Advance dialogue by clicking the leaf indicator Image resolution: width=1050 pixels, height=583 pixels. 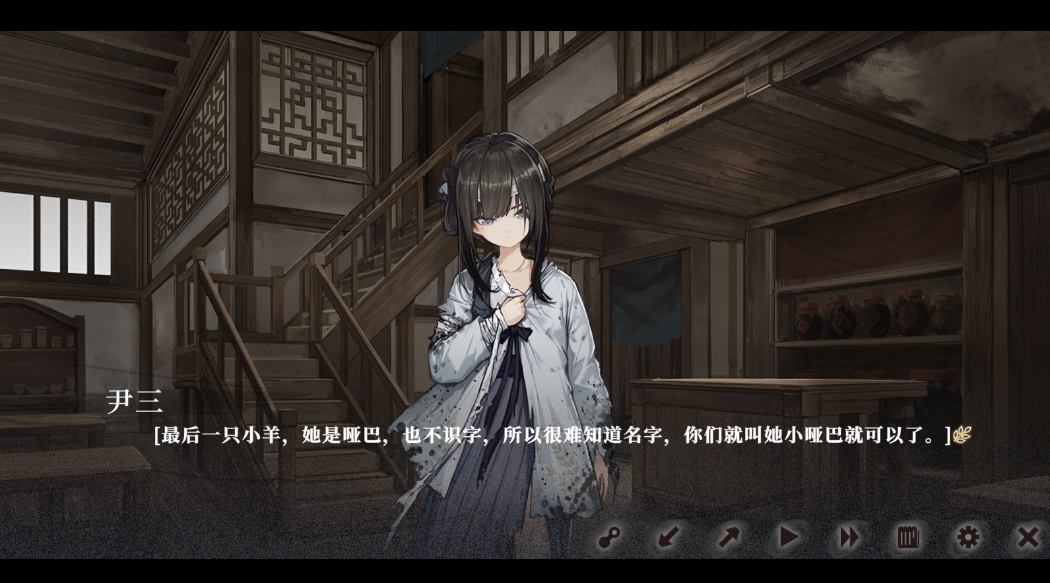[x=962, y=435]
